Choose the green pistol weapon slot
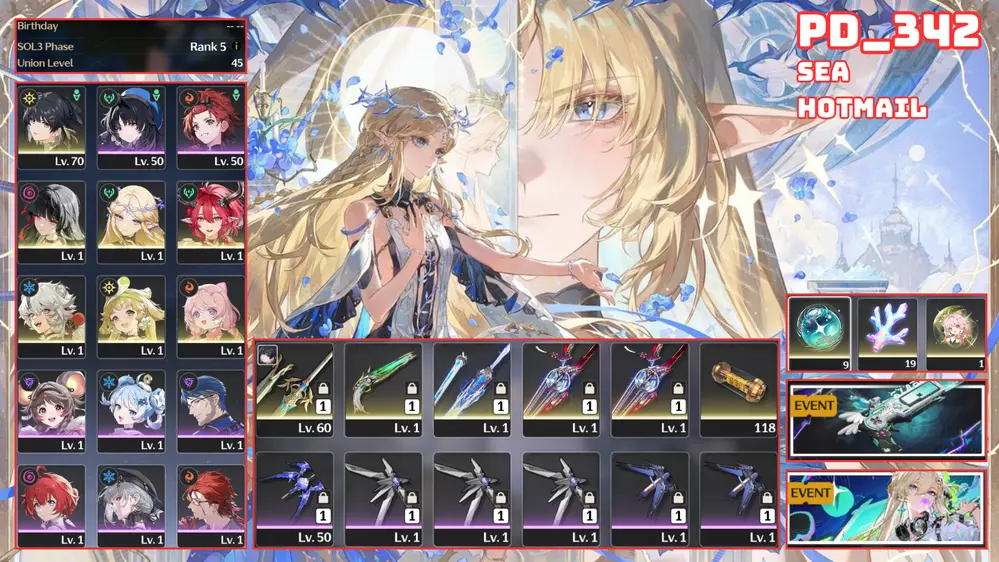This screenshot has width=999, height=562. pyautogui.click(x=384, y=391)
